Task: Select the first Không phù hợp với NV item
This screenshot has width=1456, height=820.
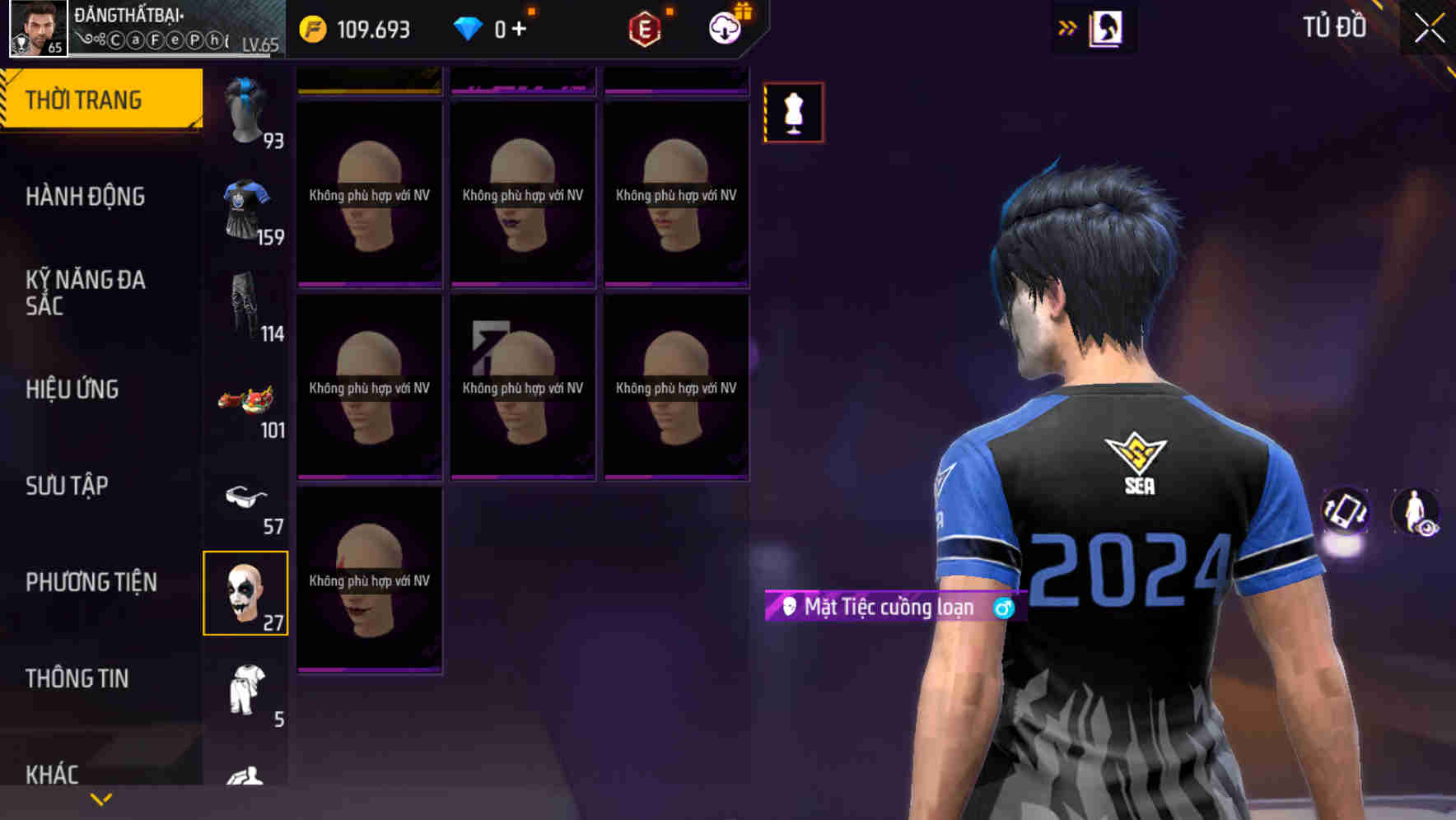Action: tap(369, 195)
